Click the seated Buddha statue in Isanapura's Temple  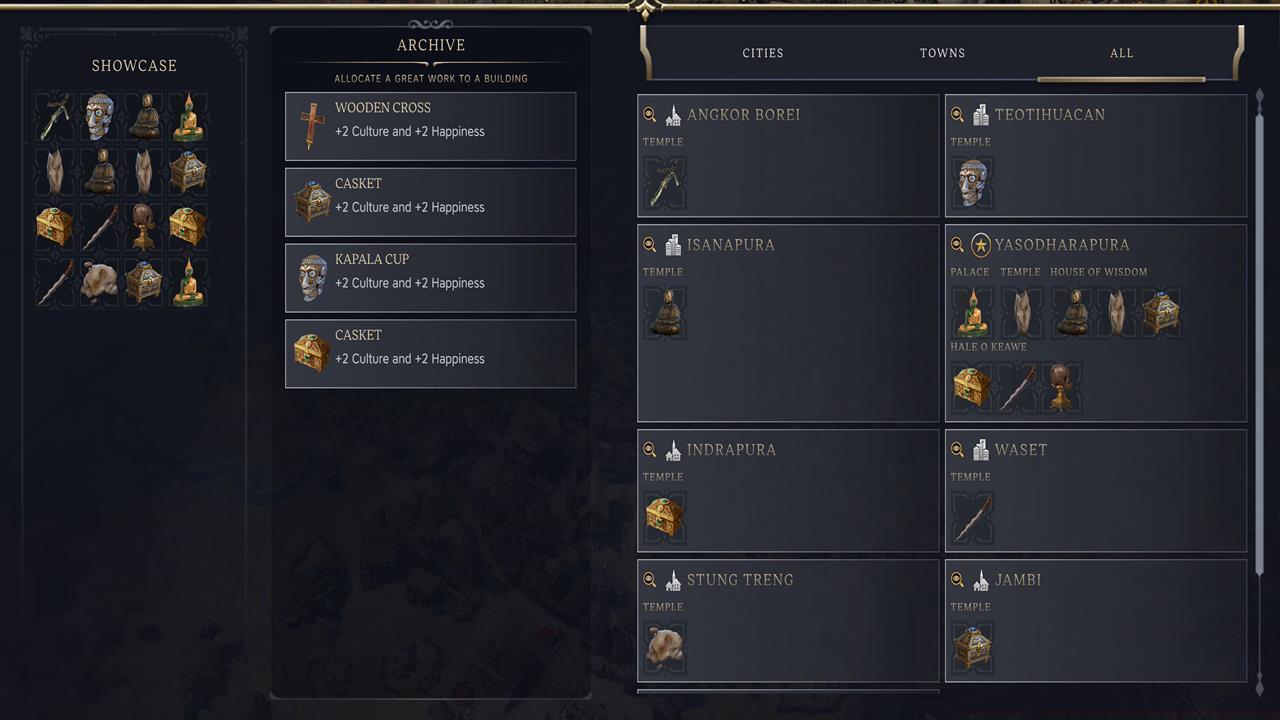pyautogui.click(x=664, y=312)
